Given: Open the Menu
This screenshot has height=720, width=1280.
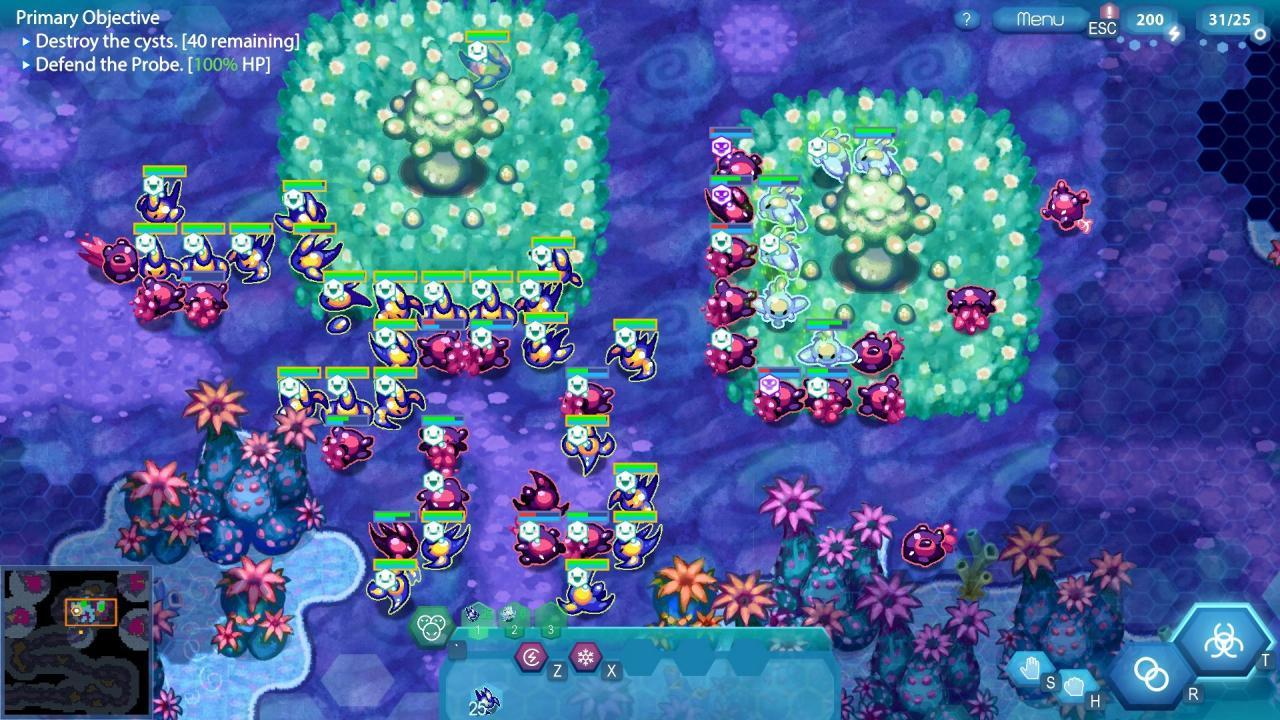Looking at the screenshot, I should point(1039,16).
